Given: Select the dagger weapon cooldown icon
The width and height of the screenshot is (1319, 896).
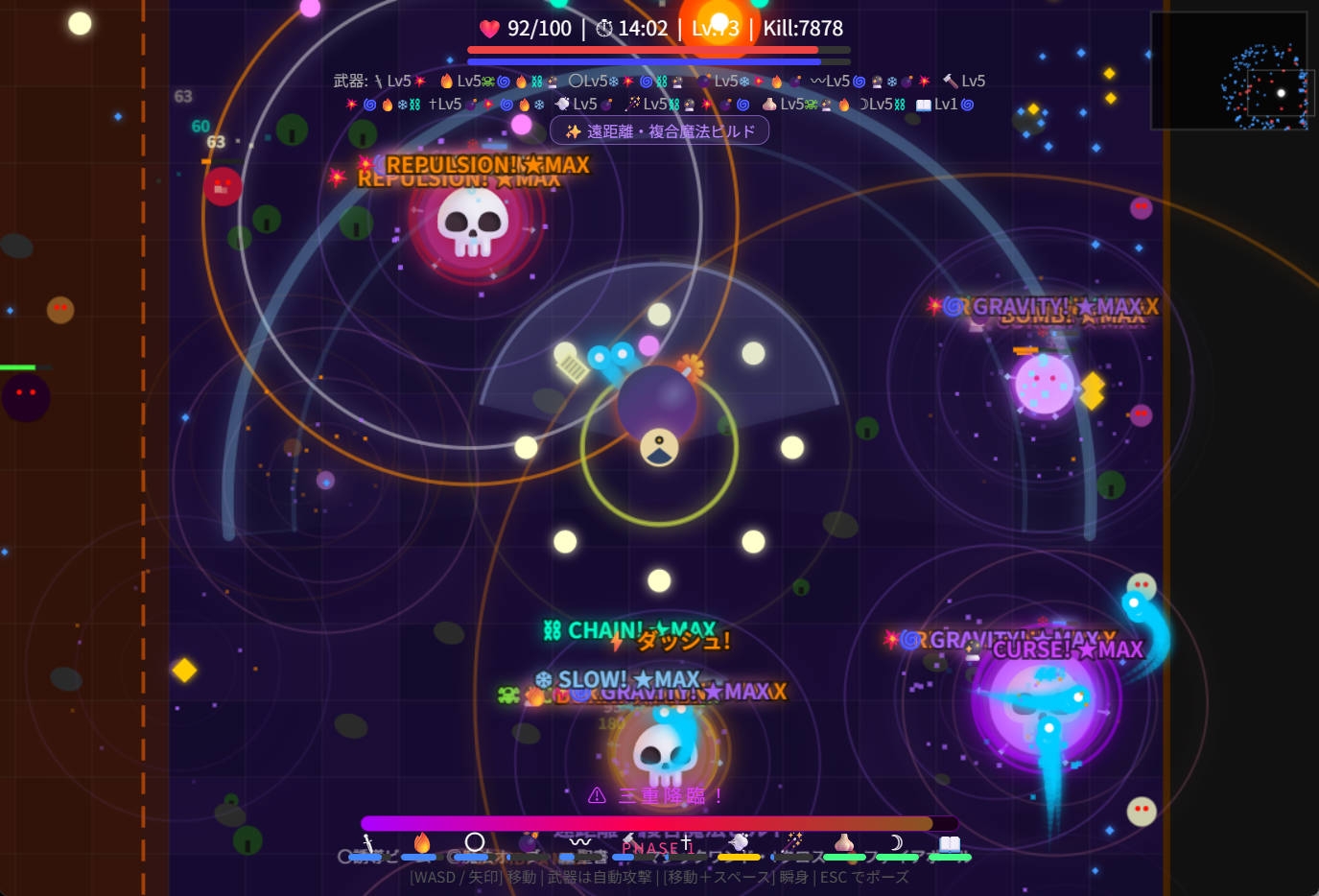Looking at the screenshot, I should click(x=367, y=843).
